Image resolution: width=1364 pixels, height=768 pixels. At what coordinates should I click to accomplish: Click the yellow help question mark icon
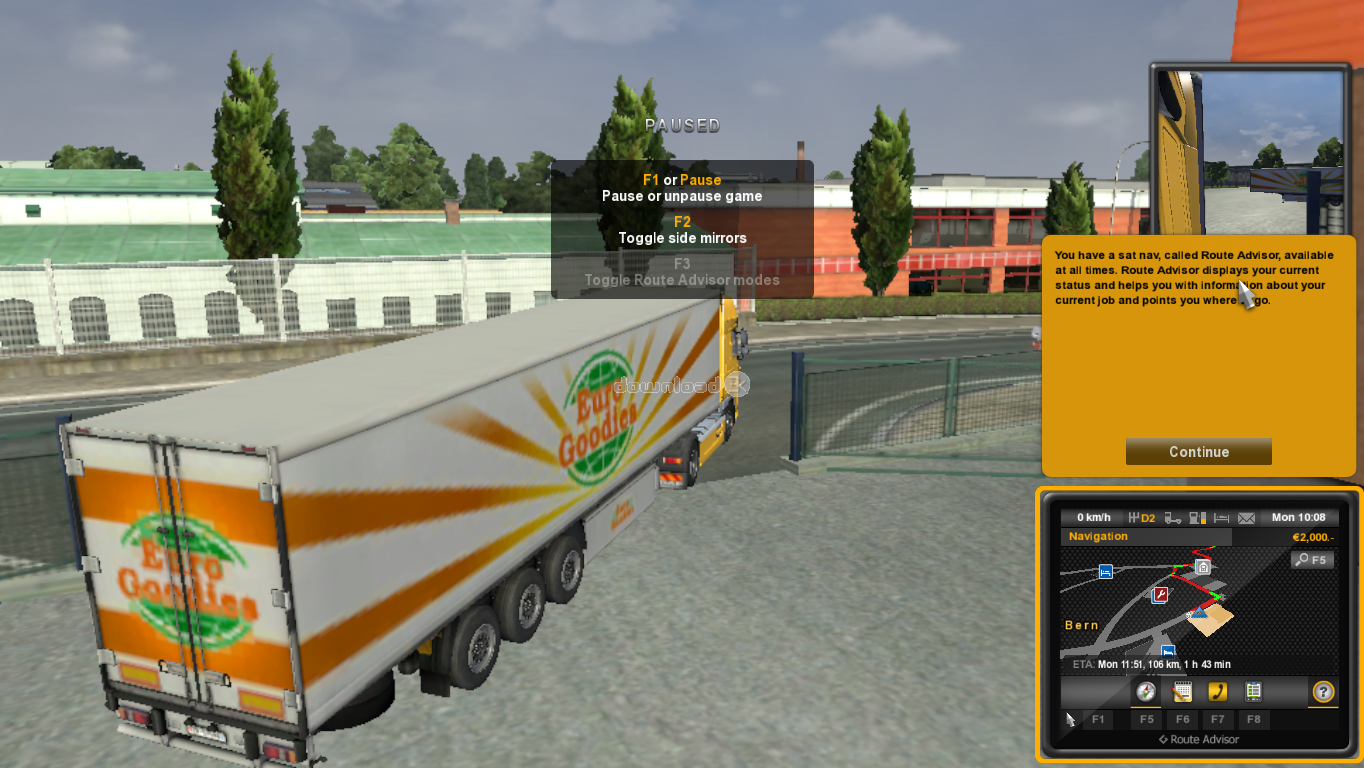[x=1323, y=692]
